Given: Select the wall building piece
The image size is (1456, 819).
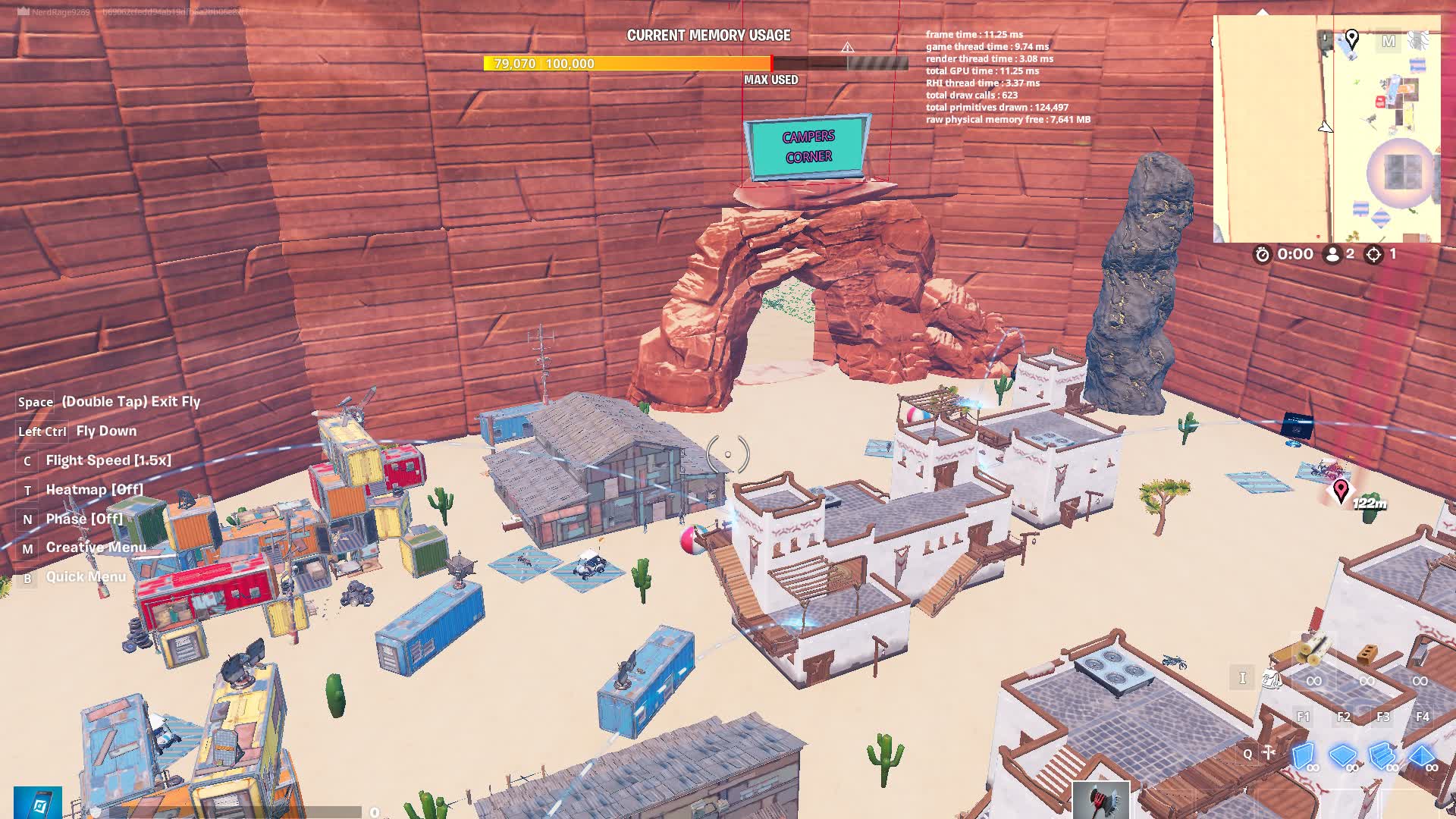Looking at the screenshot, I should point(1303,756).
